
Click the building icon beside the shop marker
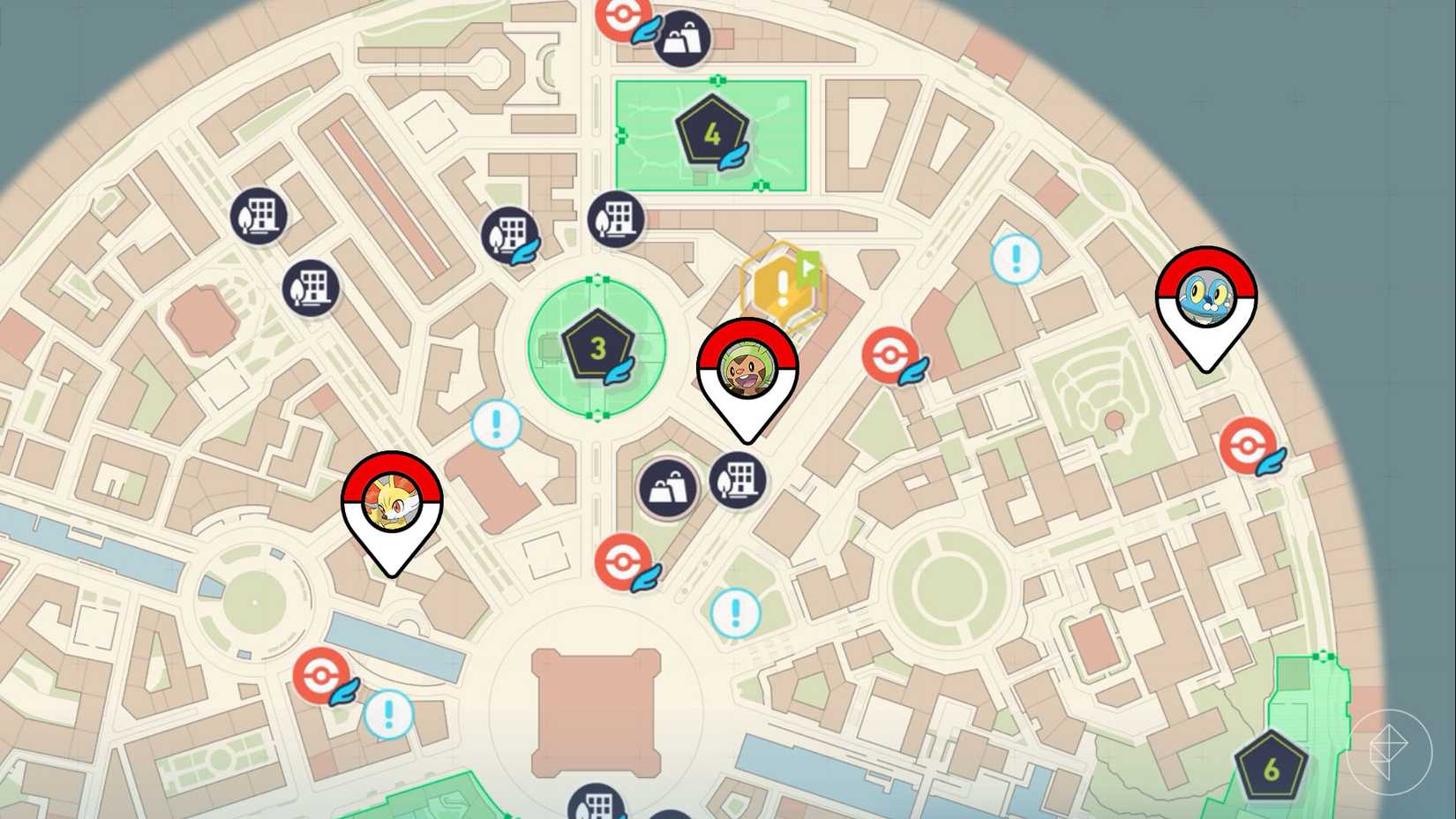point(739,479)
